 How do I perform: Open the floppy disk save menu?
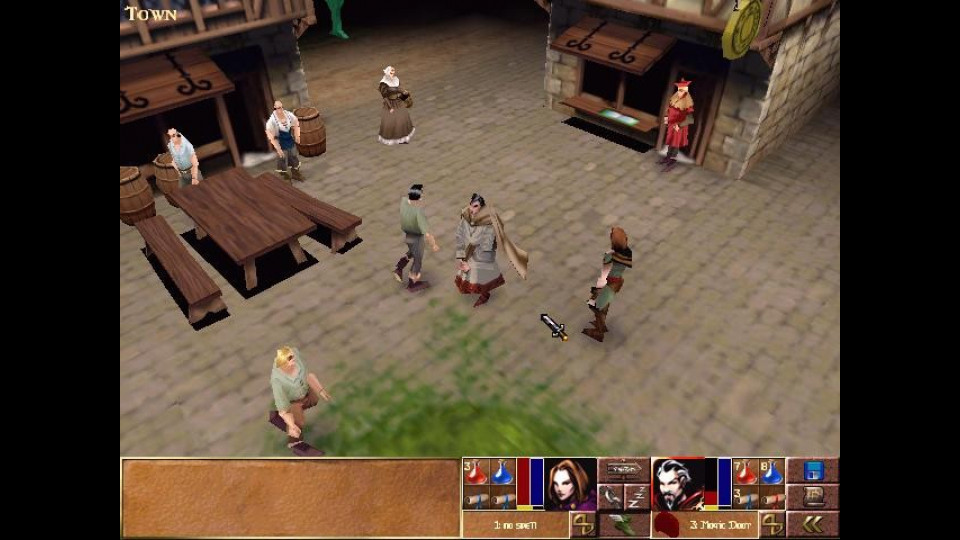(x=812, y=471)
